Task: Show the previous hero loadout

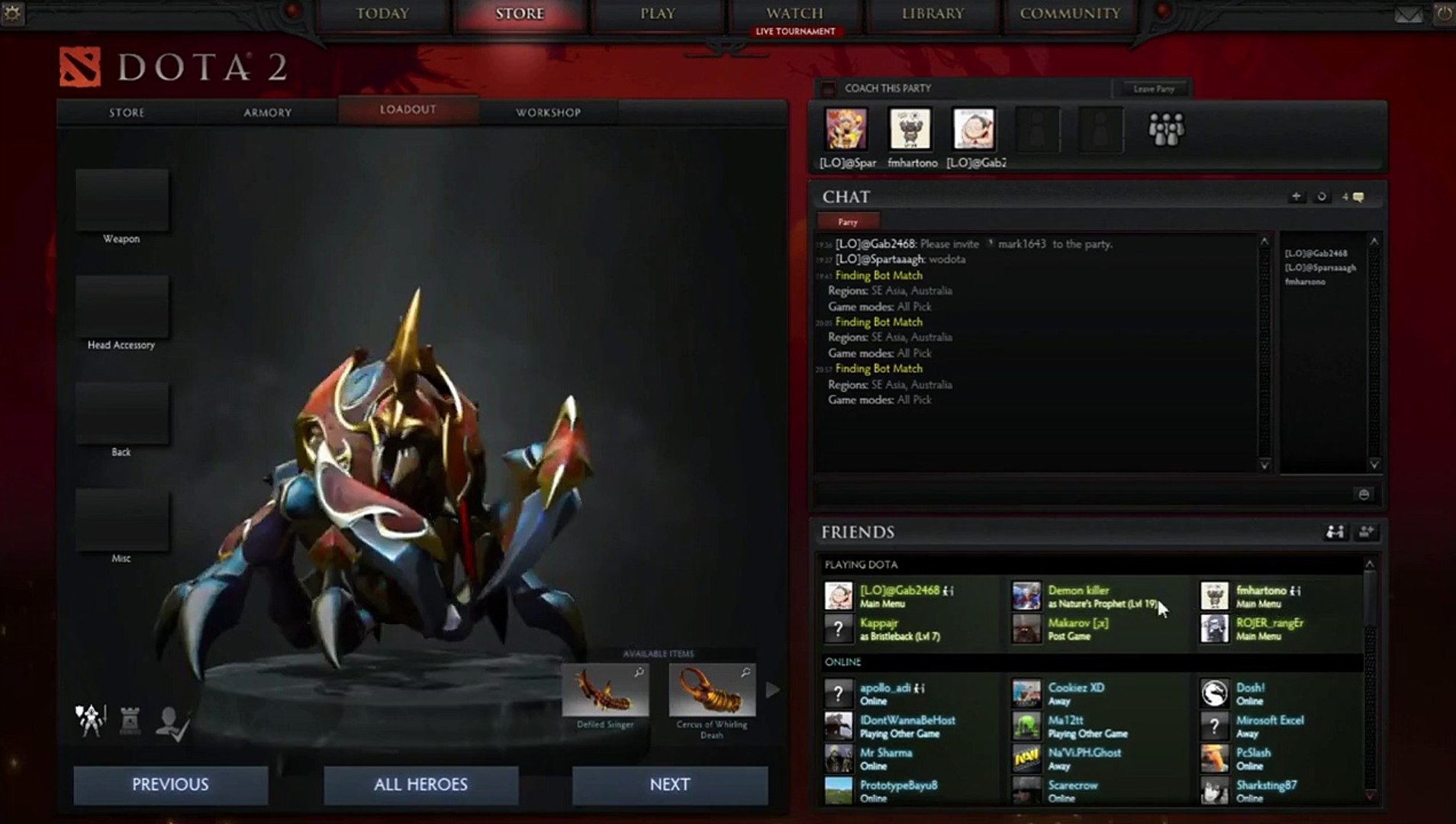Action: click(170, 784)
